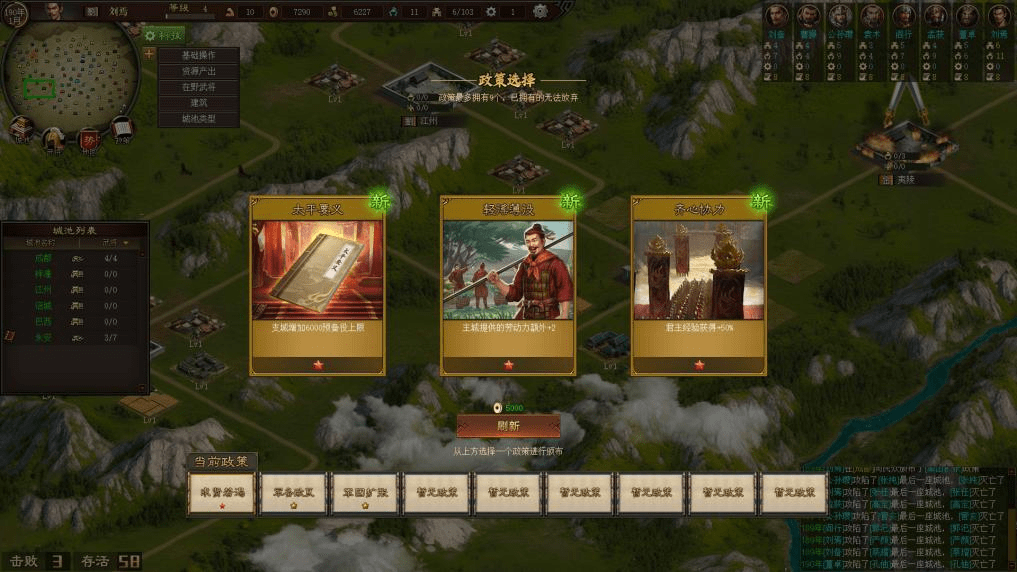The width and height of the screenshot is (1017, 572).
Task: Open the 科技 technology button
Action: (x=163, y=35)
